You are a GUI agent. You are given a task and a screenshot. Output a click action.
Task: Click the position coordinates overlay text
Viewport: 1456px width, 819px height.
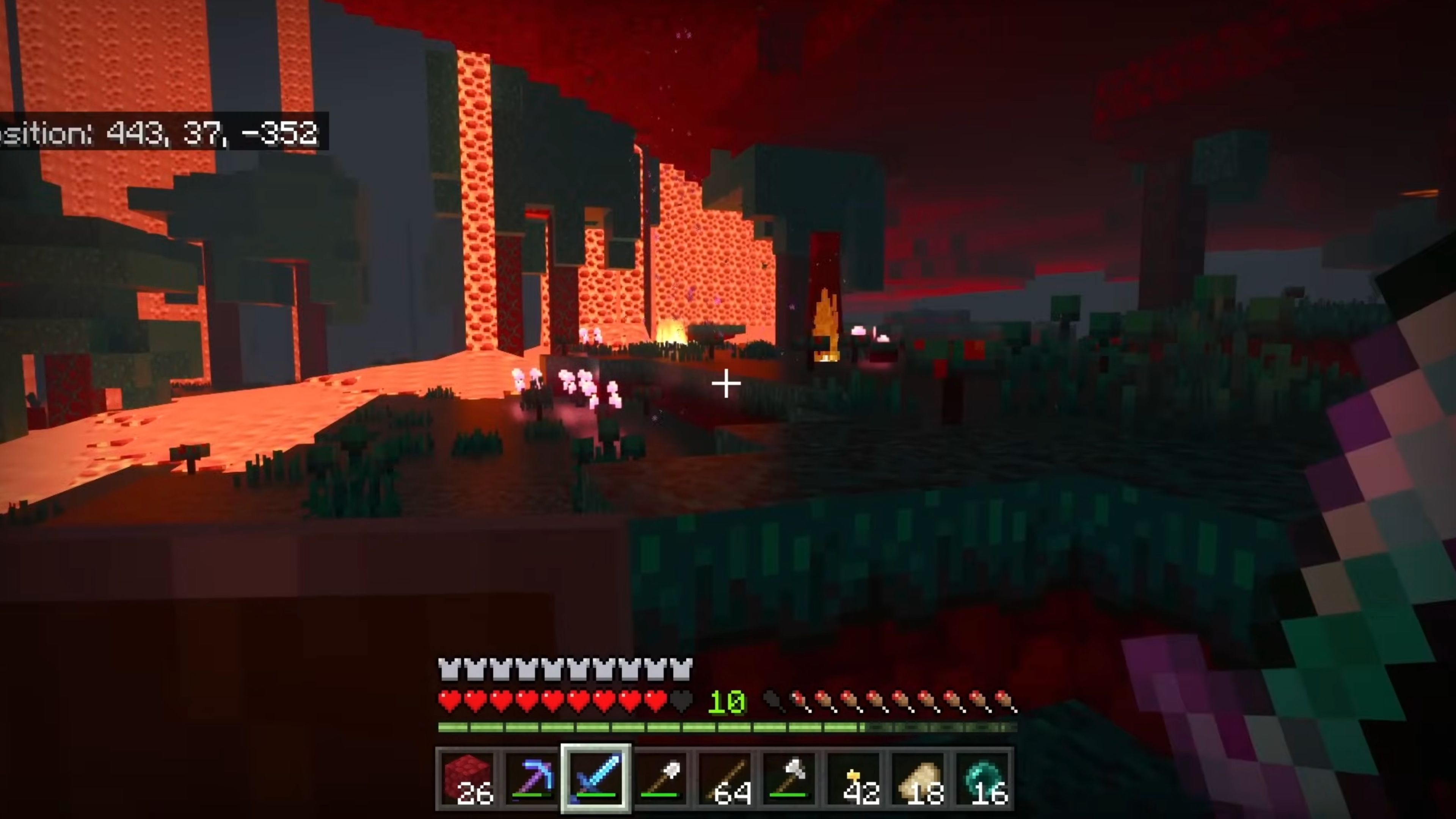[x=158, y=133]
